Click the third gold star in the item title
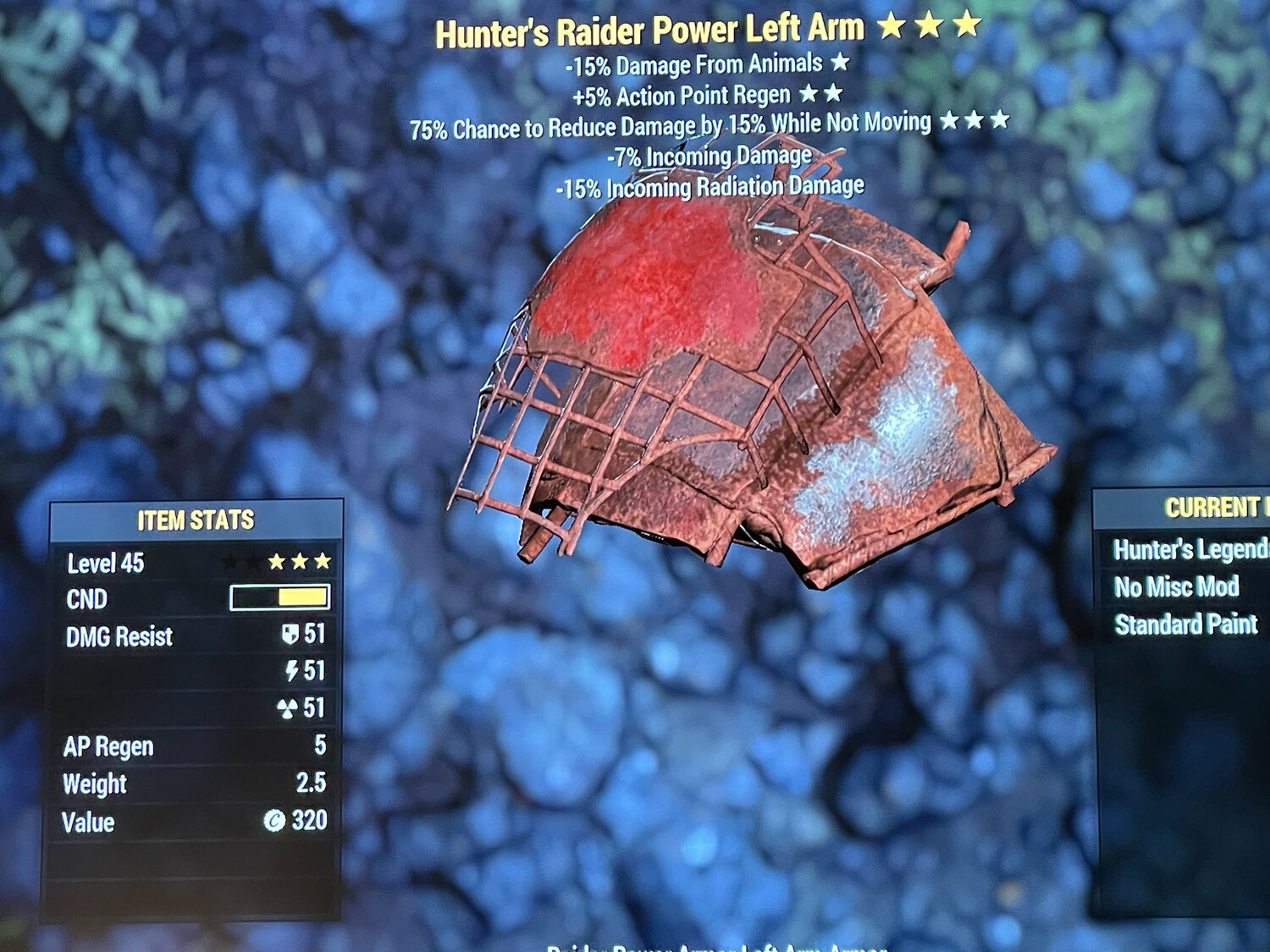This screenshot has width=1270, height=952. click(967, 26)
